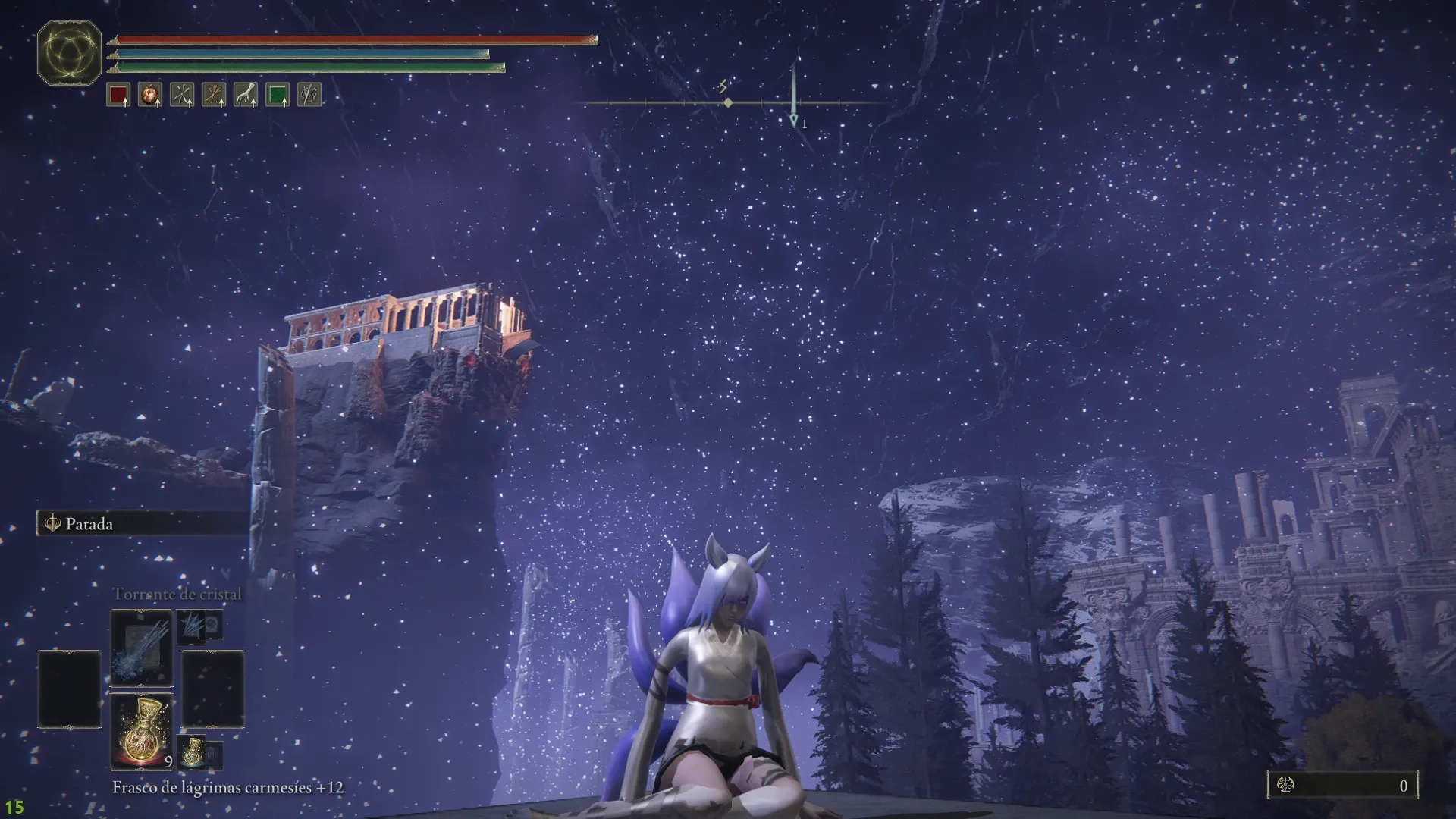The width and height of the screenshot is (1456, 819).
Task: Select the Torrente de cristal spell slot
Action: coord(142,647)
